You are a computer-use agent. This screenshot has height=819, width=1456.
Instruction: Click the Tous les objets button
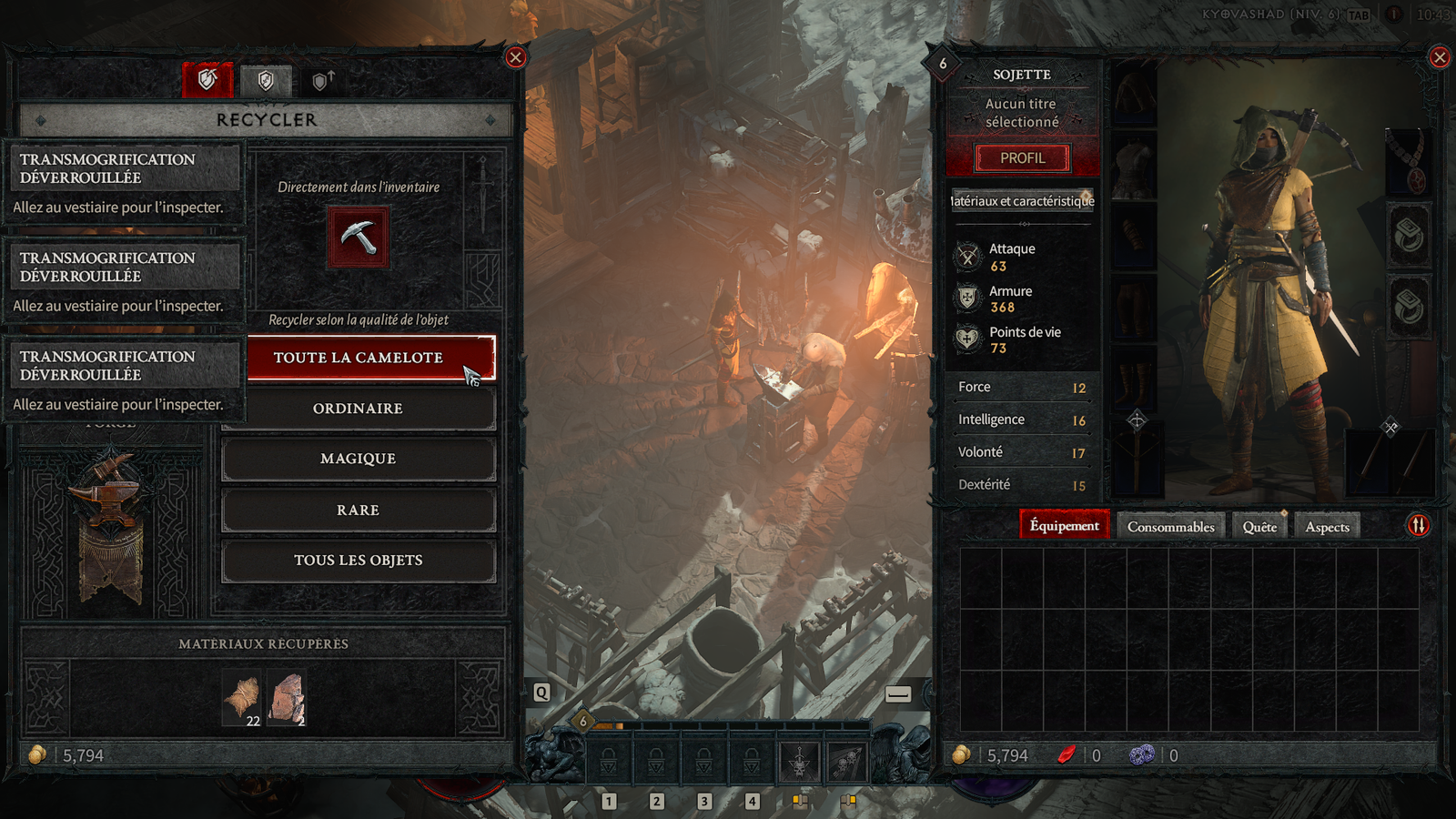click(x=359, y=561)
